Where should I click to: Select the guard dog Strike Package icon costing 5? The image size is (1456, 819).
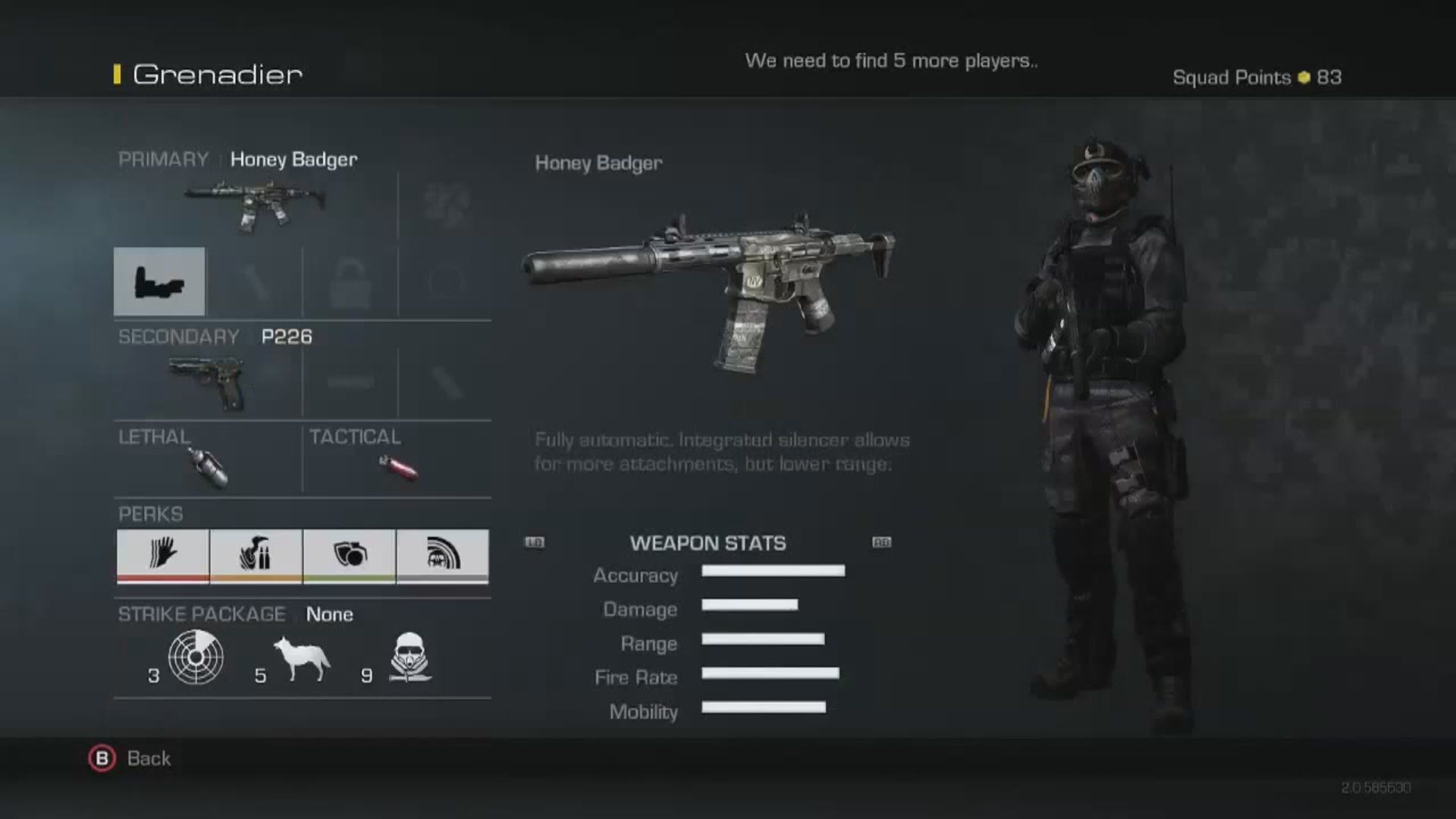[x=301, y=658]
